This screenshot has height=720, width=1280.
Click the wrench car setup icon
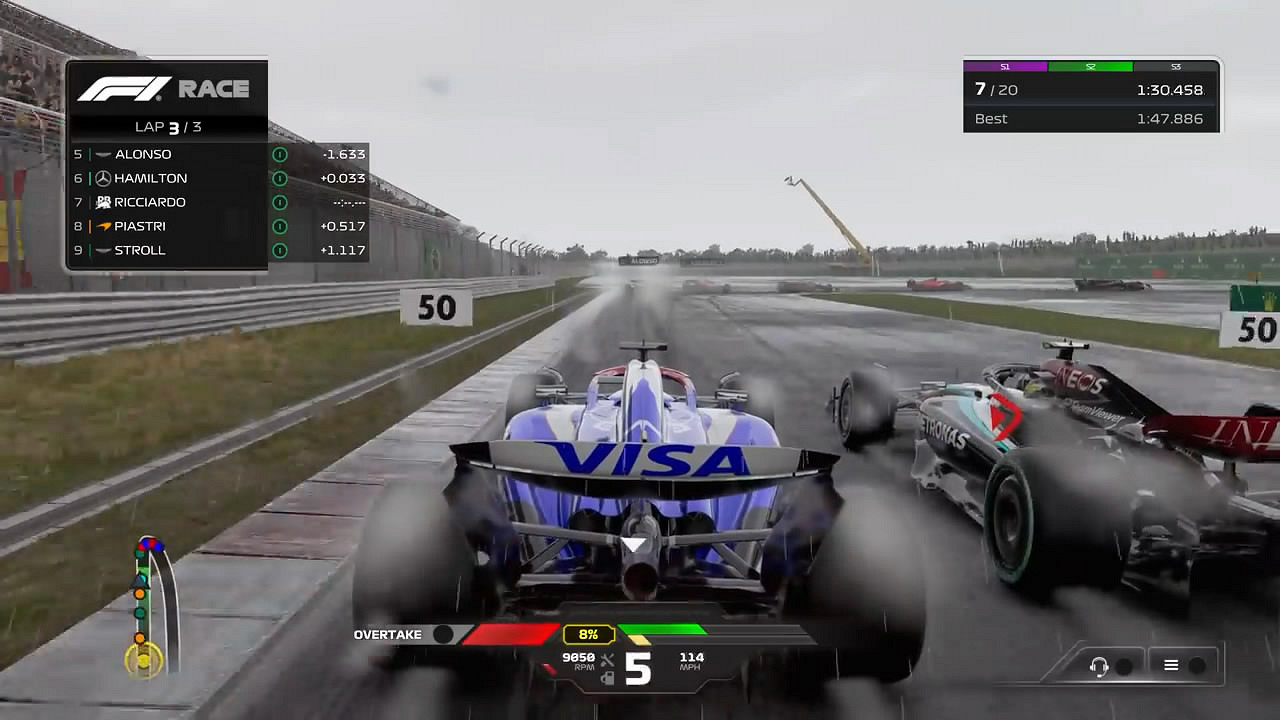tap(607, 660)
